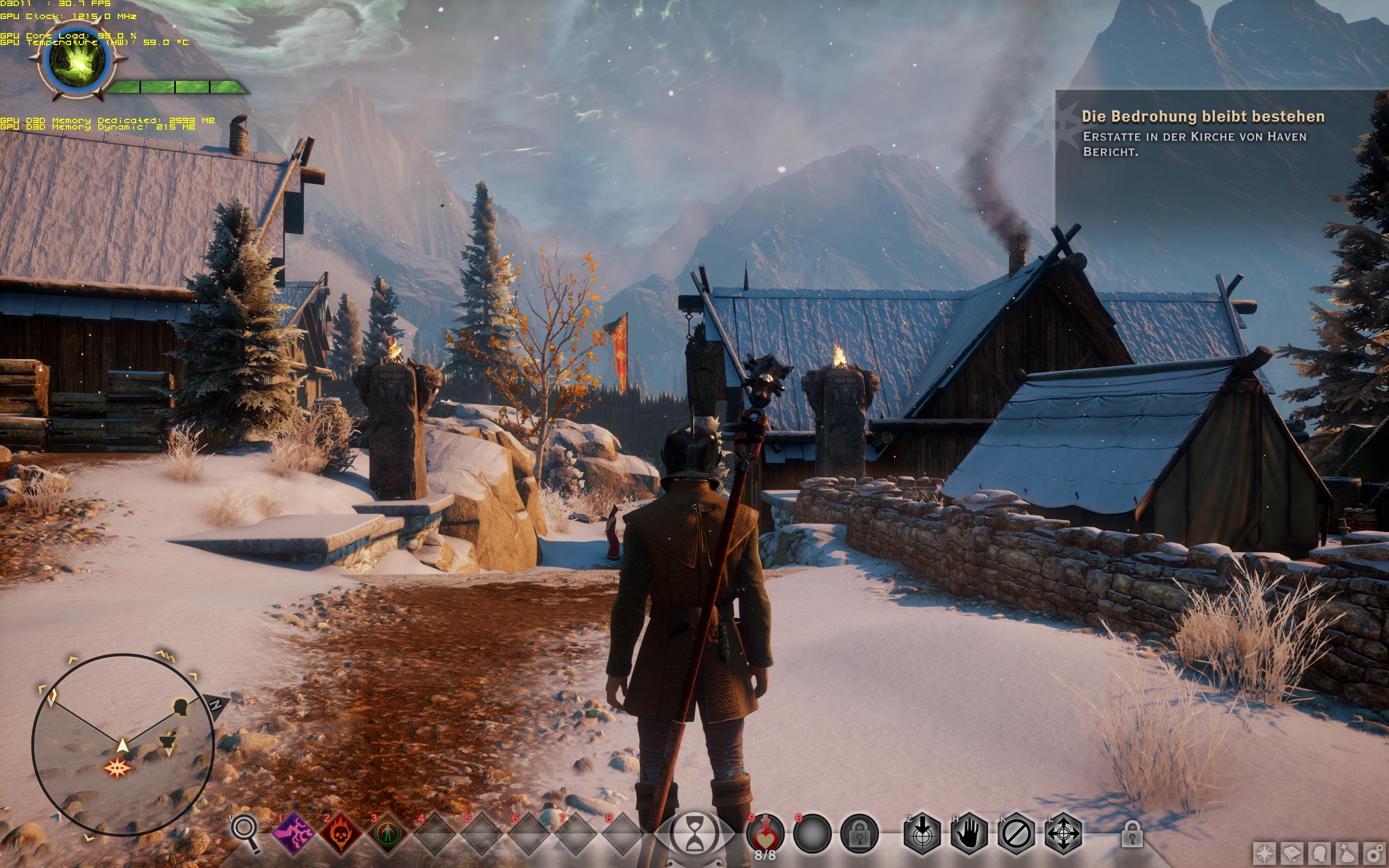The width and height of the screenshot is (1389, 868).
Task: Click the green glowing hand character portrait
Action: tap(77, 62)
